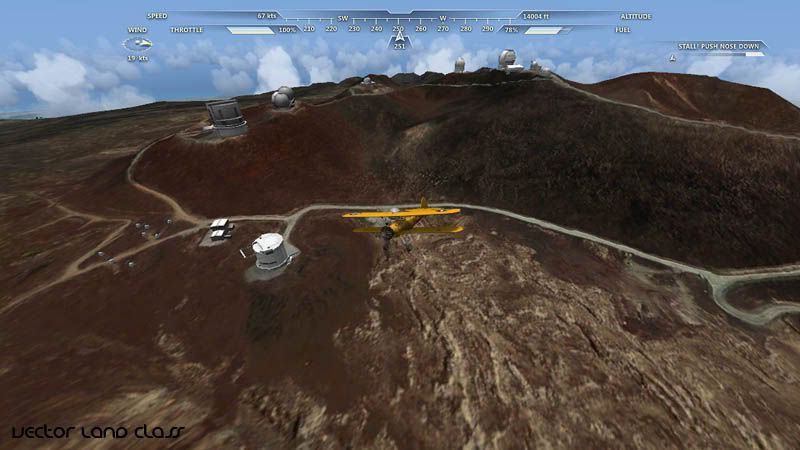Click the compass heading strip
This screenshot has height=450, width=800.
coord(398,29)
